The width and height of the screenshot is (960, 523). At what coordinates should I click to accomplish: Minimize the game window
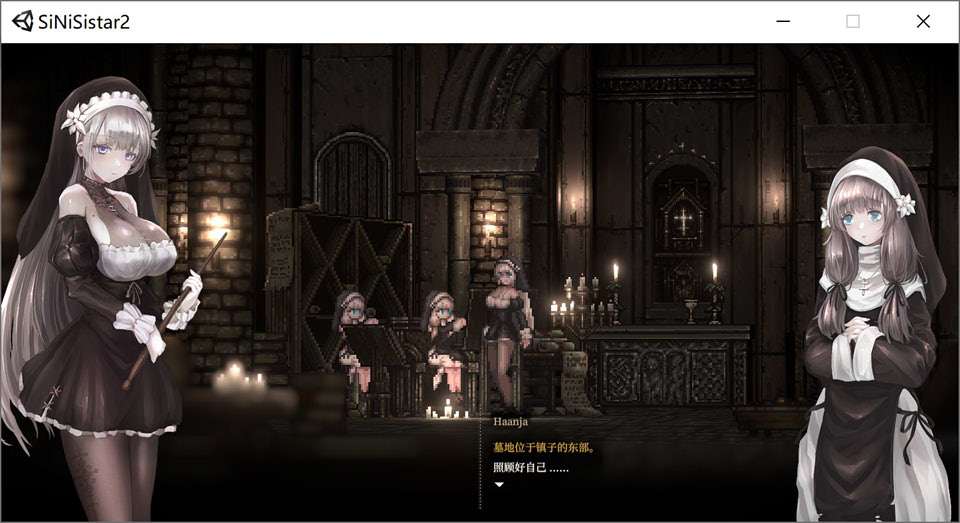(783, 21)
